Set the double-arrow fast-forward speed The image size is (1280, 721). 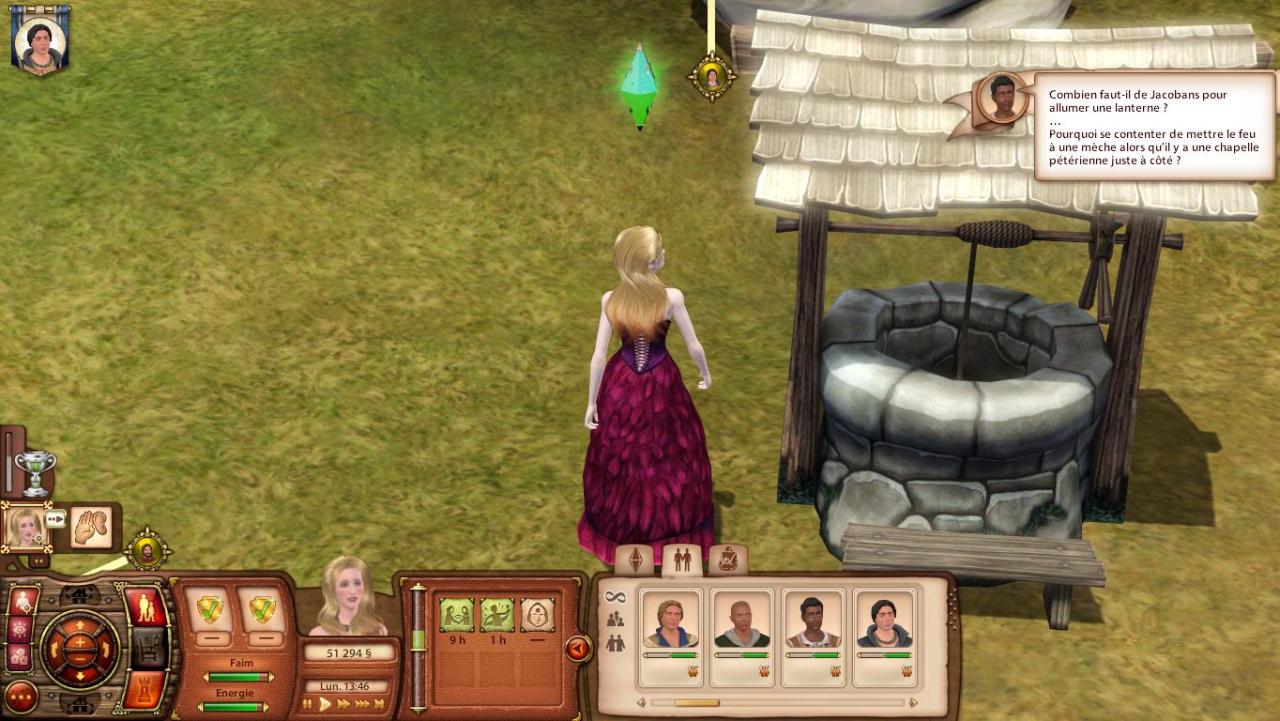pos(344,704)
